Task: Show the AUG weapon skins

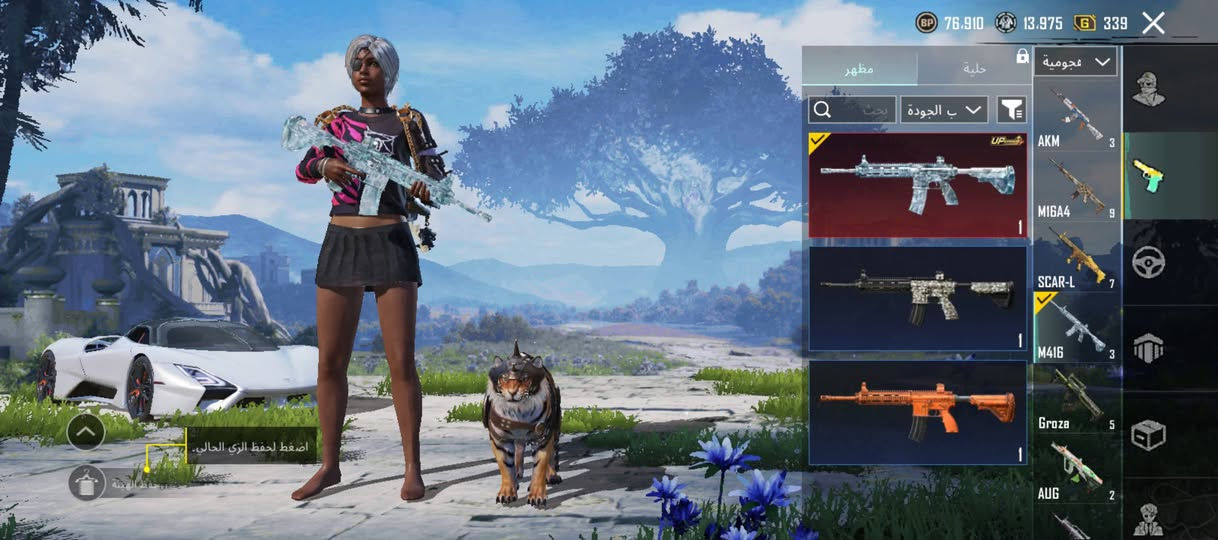Action: (x=1076, y=468)
